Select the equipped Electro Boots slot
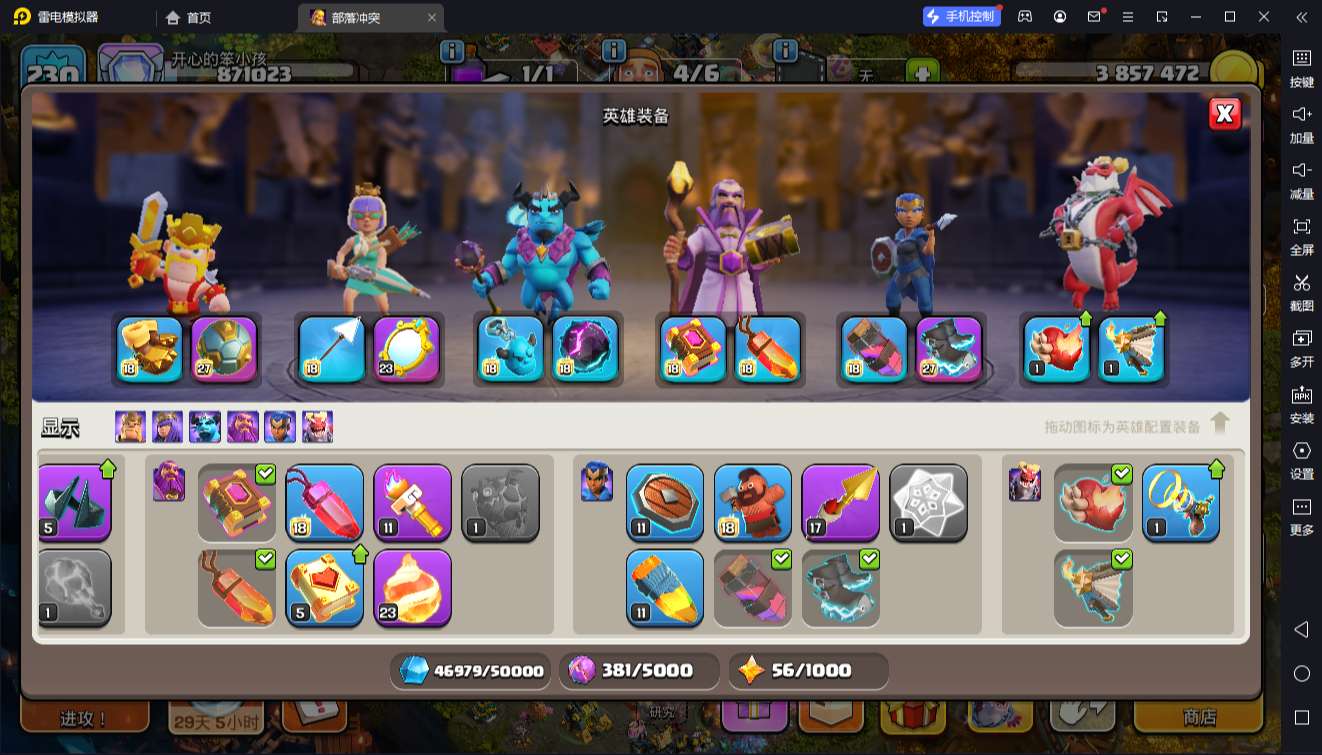 point(949,349)
